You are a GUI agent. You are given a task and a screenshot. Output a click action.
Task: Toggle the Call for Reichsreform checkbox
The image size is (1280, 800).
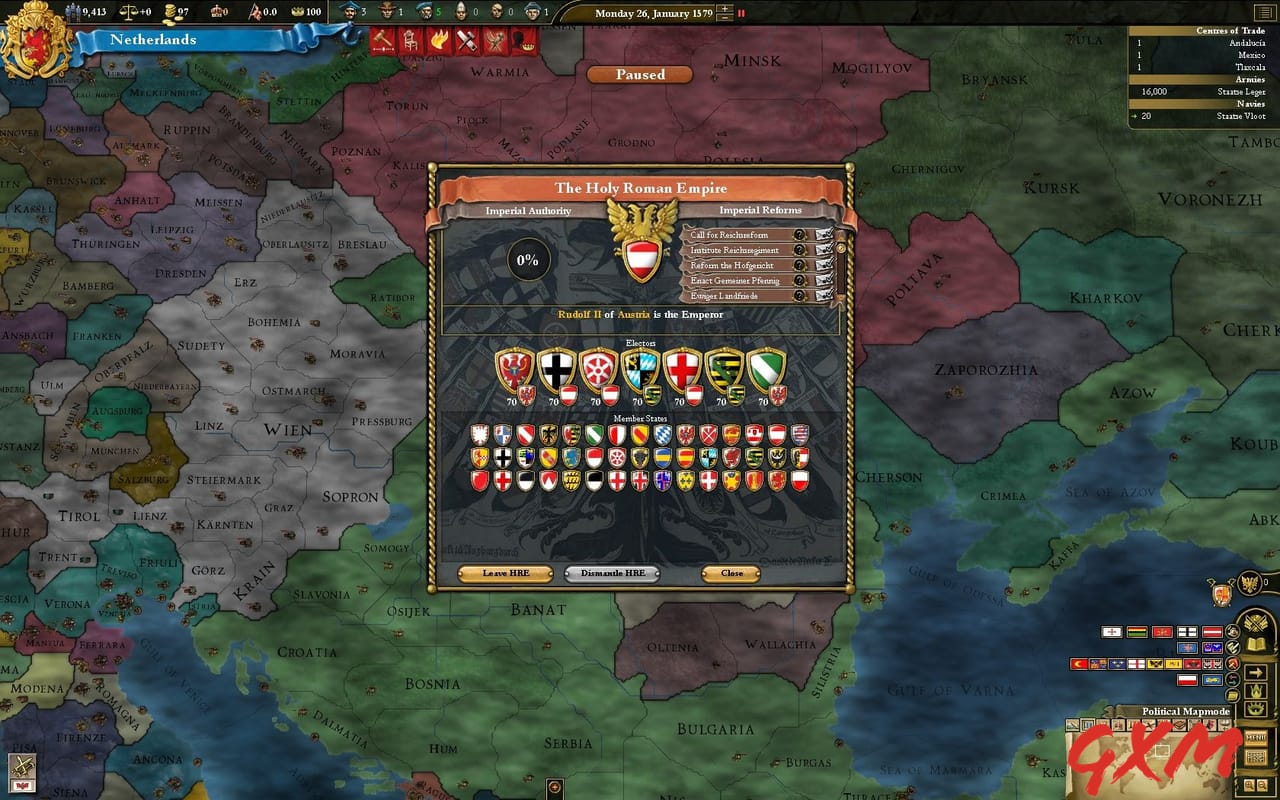point(823,236)
